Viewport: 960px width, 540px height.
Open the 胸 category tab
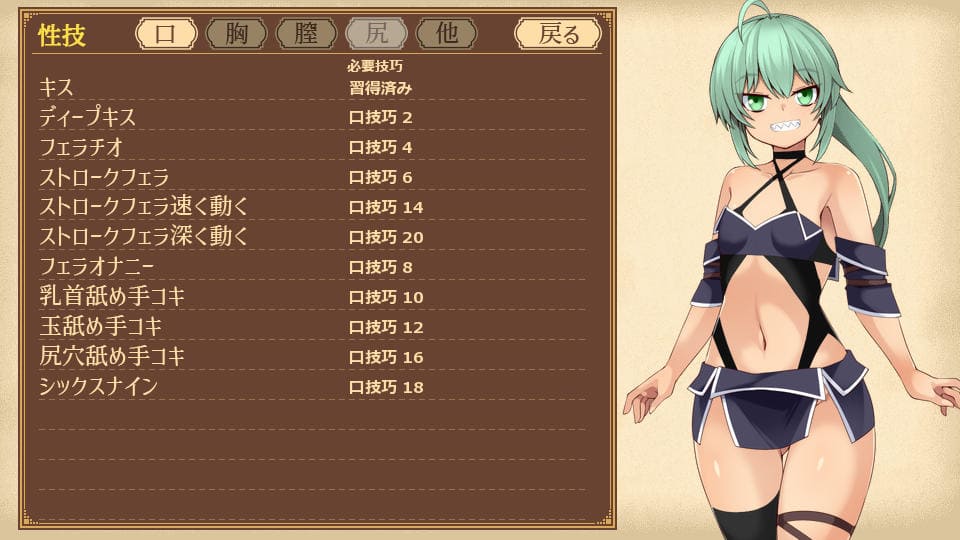[x=236, y=34]
